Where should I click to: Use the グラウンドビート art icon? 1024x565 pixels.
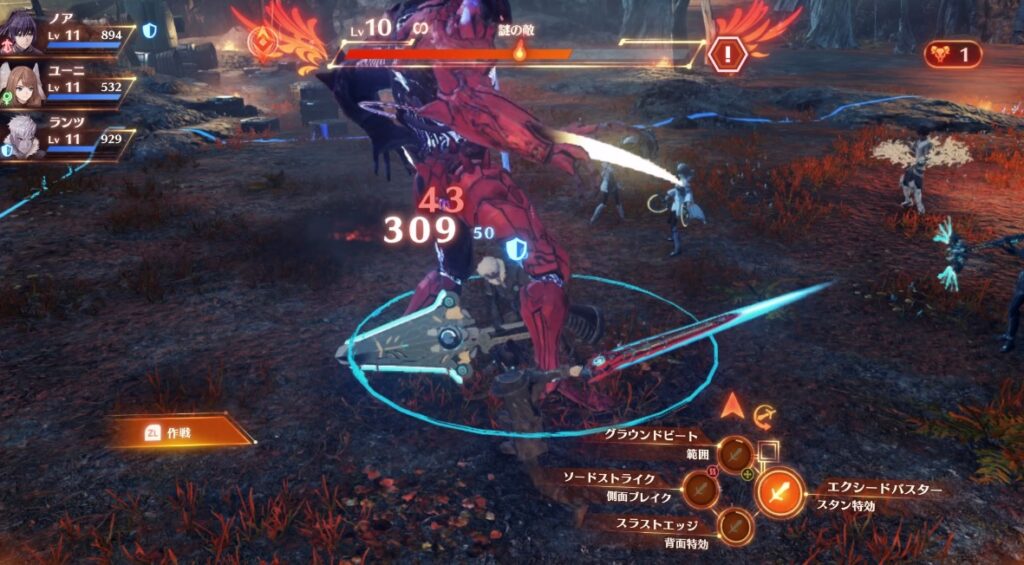pos(736,453)
